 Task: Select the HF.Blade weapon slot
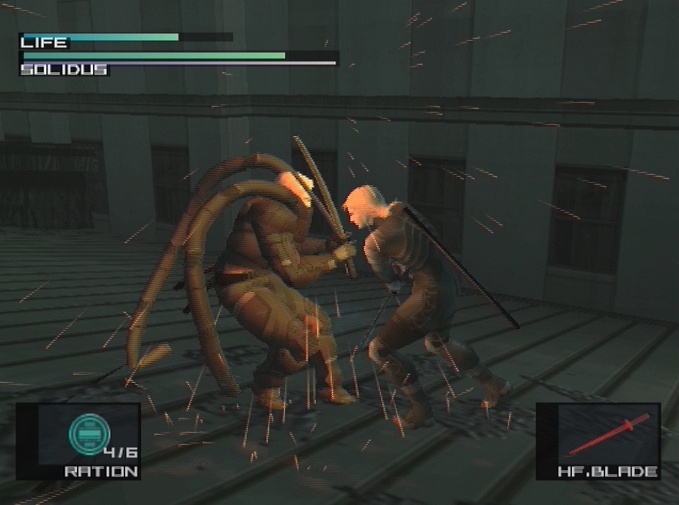(x=598, y=440)
